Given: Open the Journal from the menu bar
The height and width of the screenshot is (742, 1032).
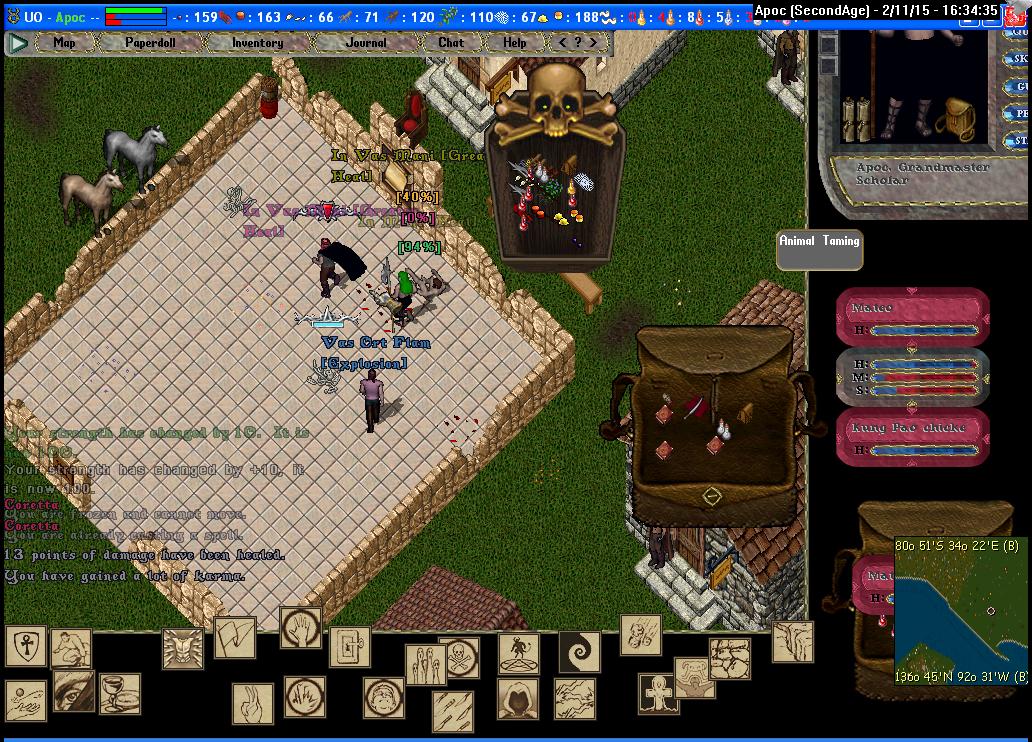Looking at the screenshot, I should (x=365, y=43).
